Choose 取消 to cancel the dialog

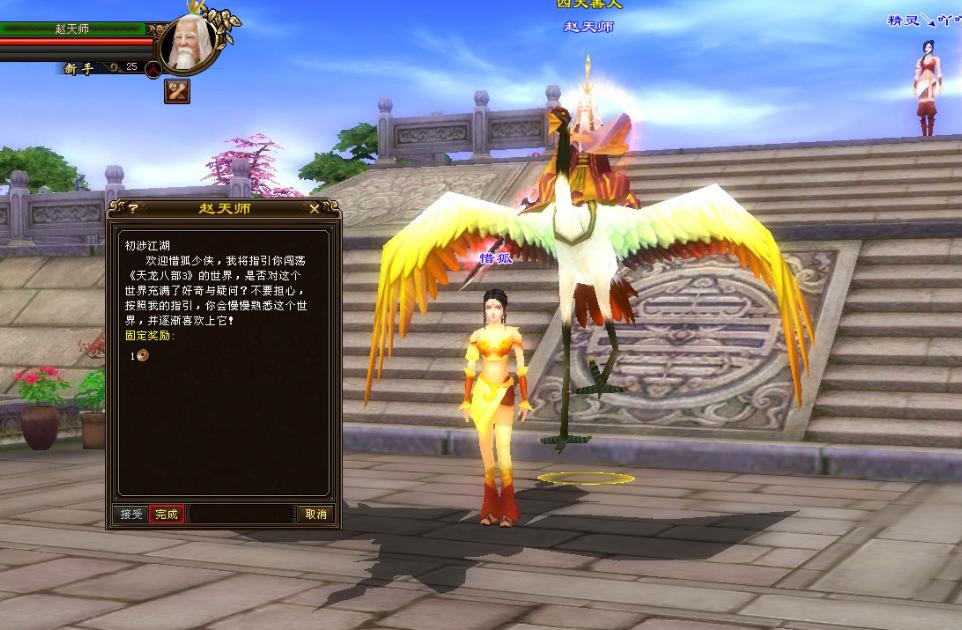(315, 514)
